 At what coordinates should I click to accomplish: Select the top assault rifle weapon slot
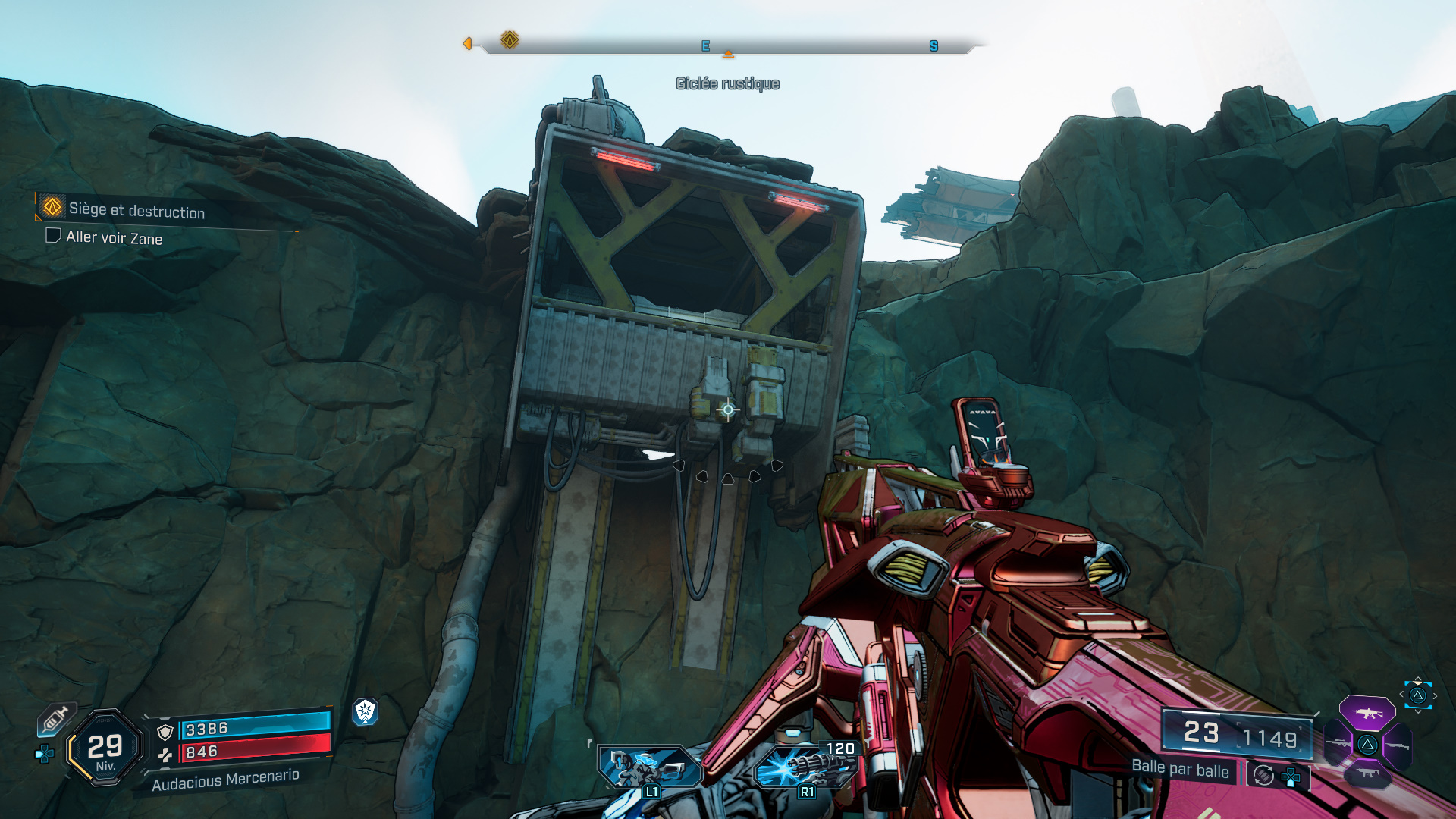(x=1367, y=713)
